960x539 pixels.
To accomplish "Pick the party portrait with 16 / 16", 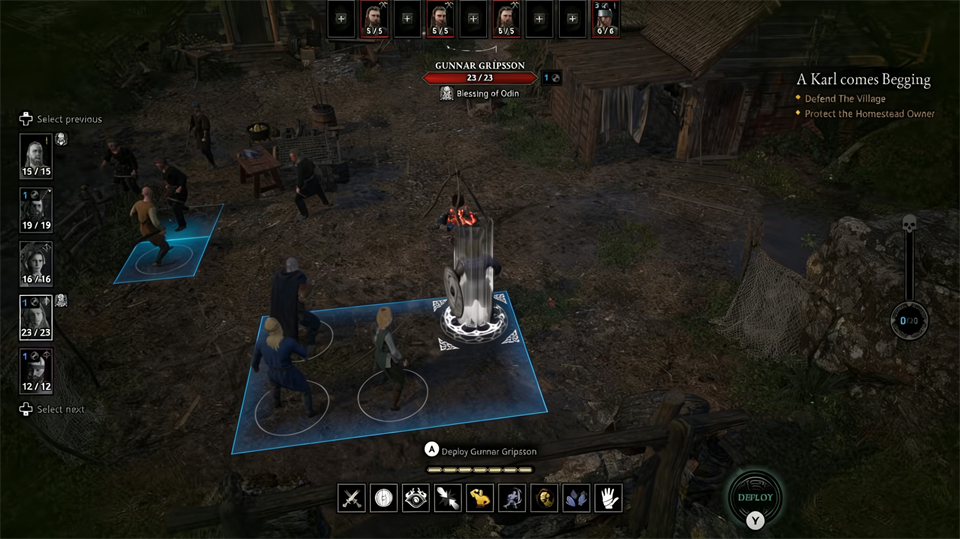I will tap(36, 263).
